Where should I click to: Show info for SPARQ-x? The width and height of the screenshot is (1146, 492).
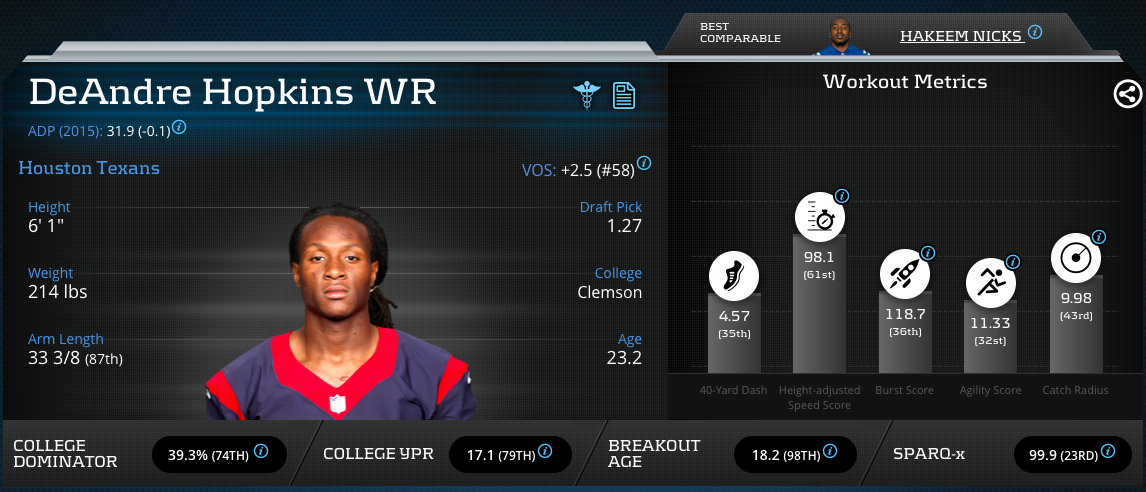pos(1110,452)
